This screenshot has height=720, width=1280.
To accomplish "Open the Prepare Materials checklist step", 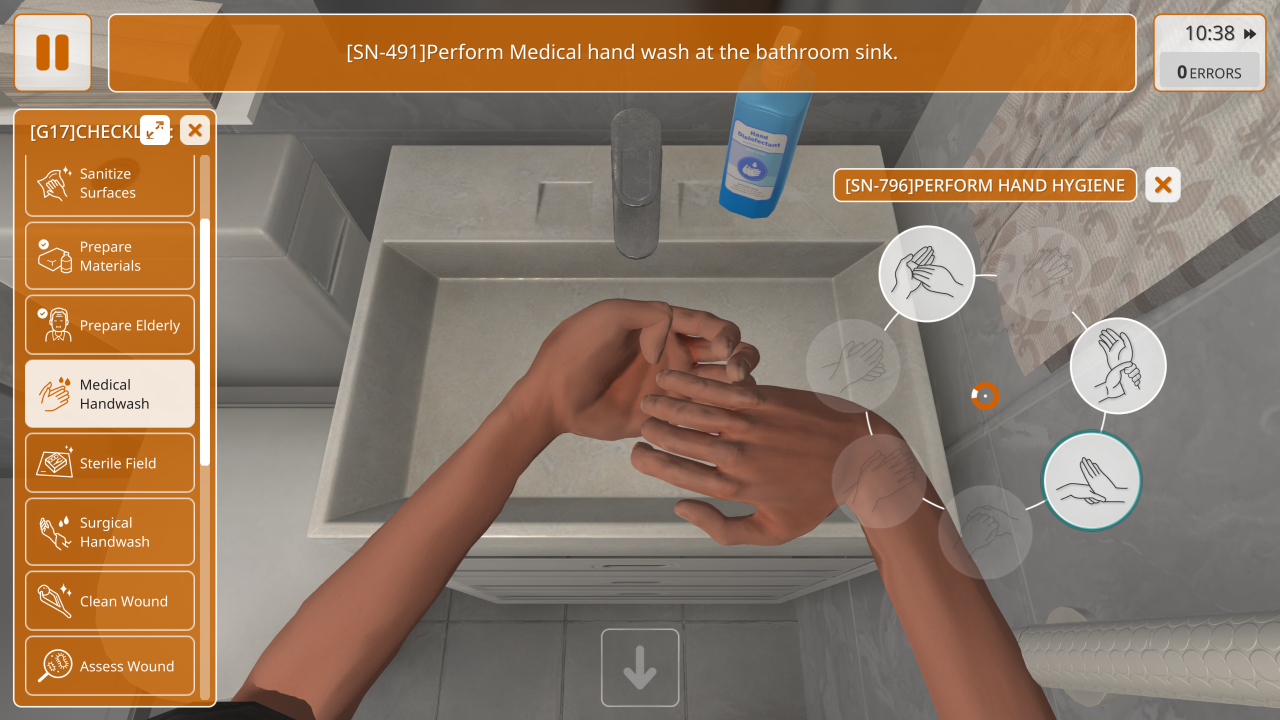I will (x=109, y=256).
